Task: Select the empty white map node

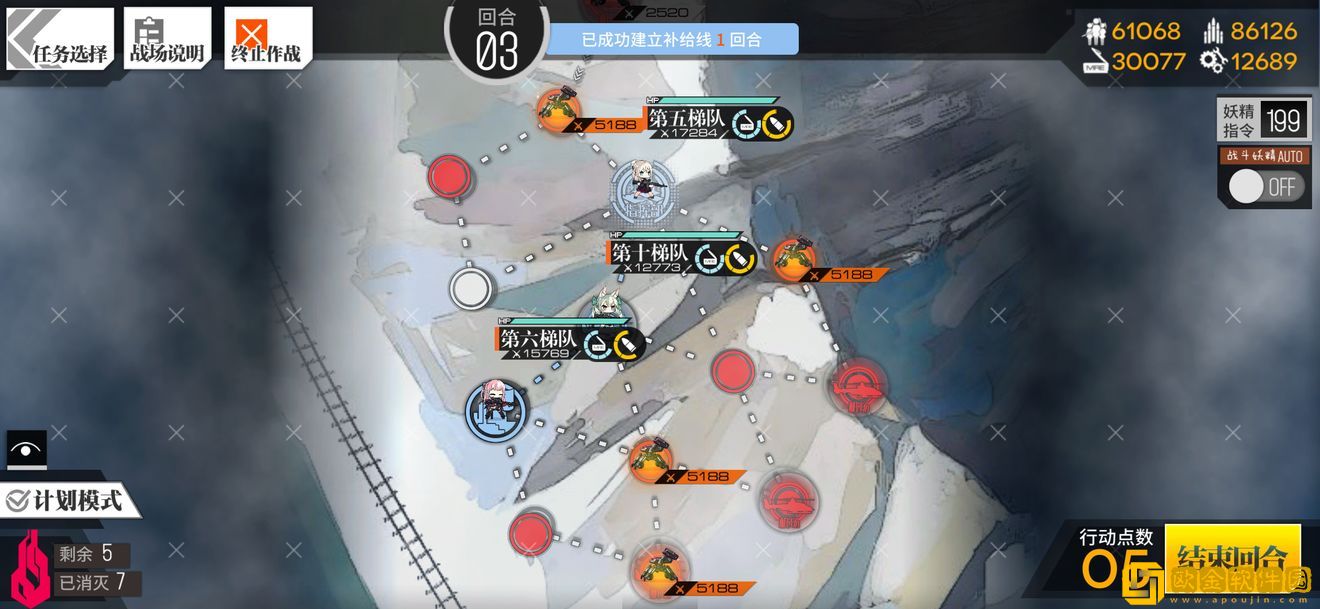Action: tap(470, 288)
